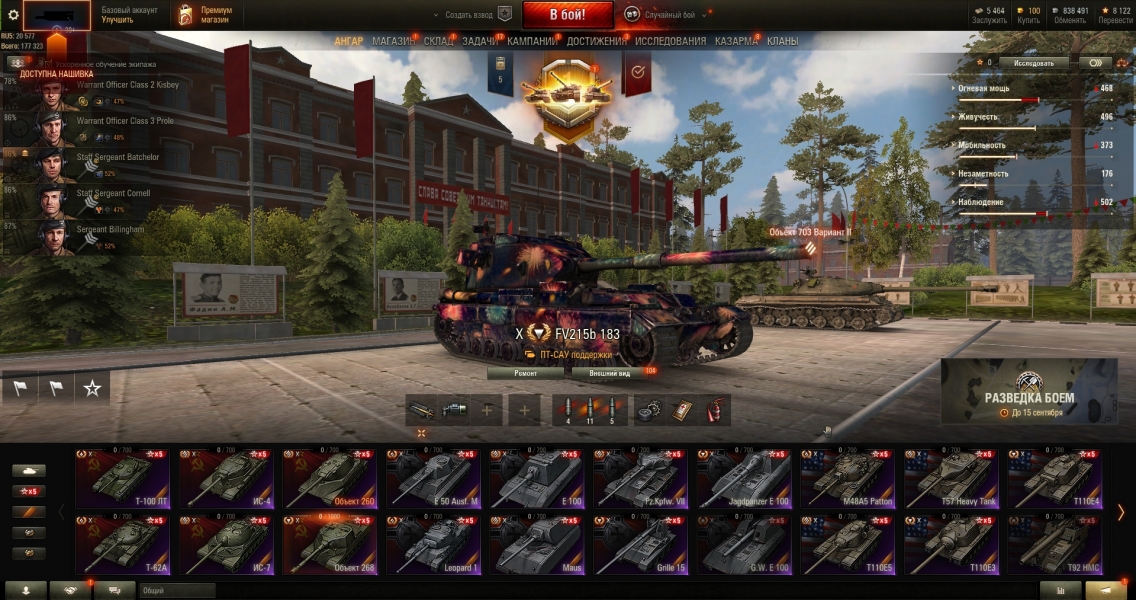Open the settings gear icon
The image size is (1136, 600).
click(x=13, y=15)
